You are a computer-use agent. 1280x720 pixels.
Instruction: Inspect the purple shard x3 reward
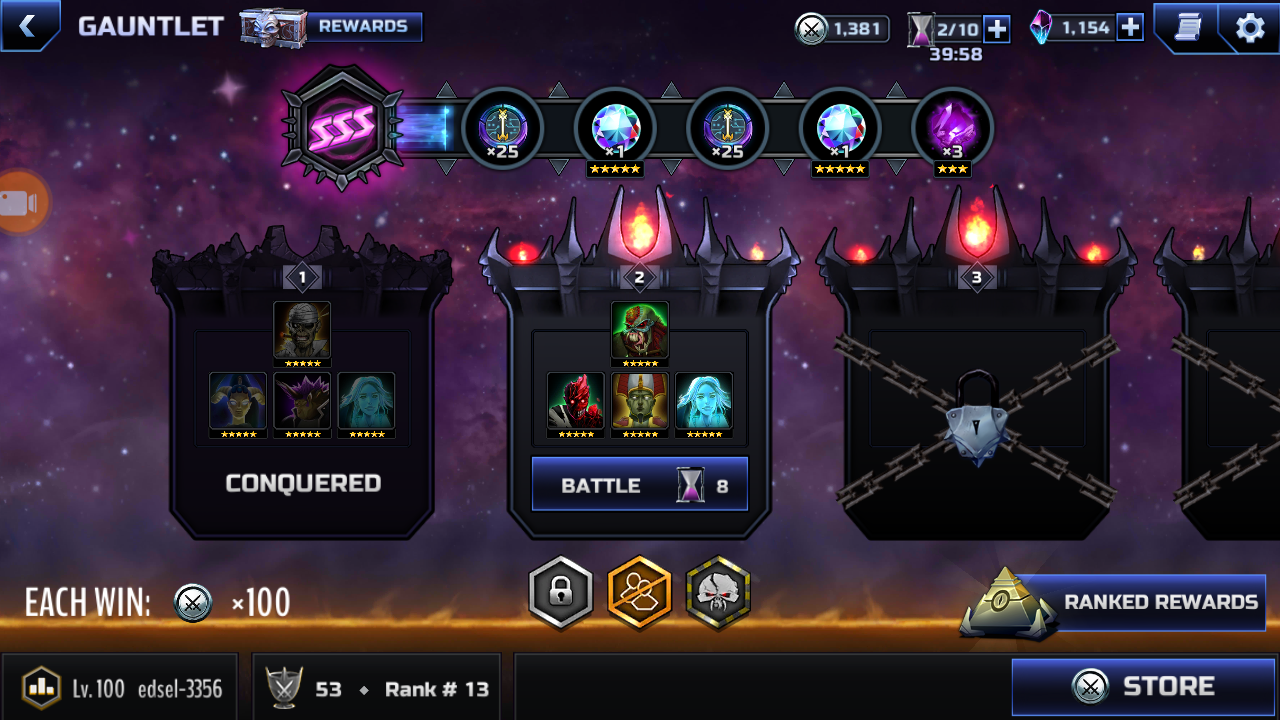(952, 130)
